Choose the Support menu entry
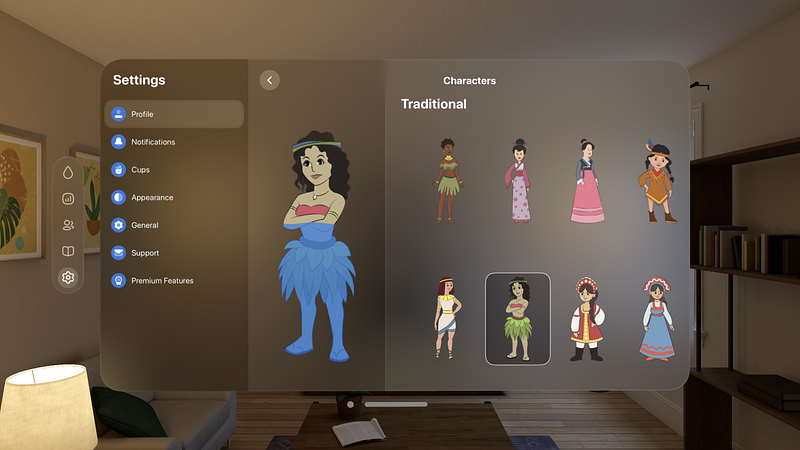 (x=173, y=253)
